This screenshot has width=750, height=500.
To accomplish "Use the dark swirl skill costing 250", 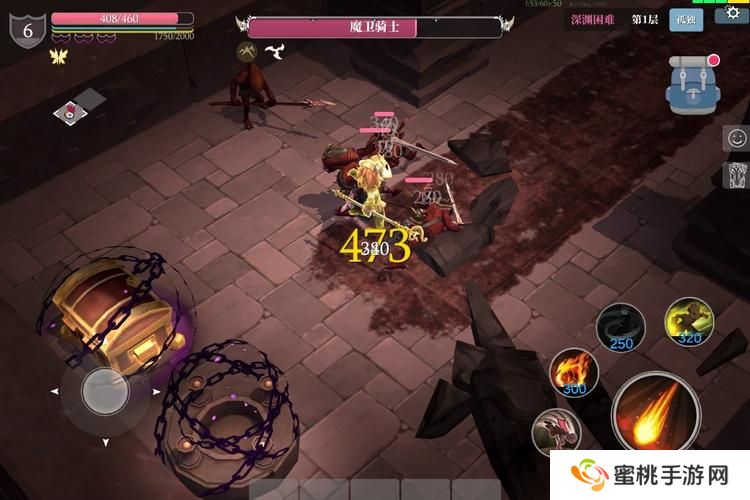I will pos(620,327).
